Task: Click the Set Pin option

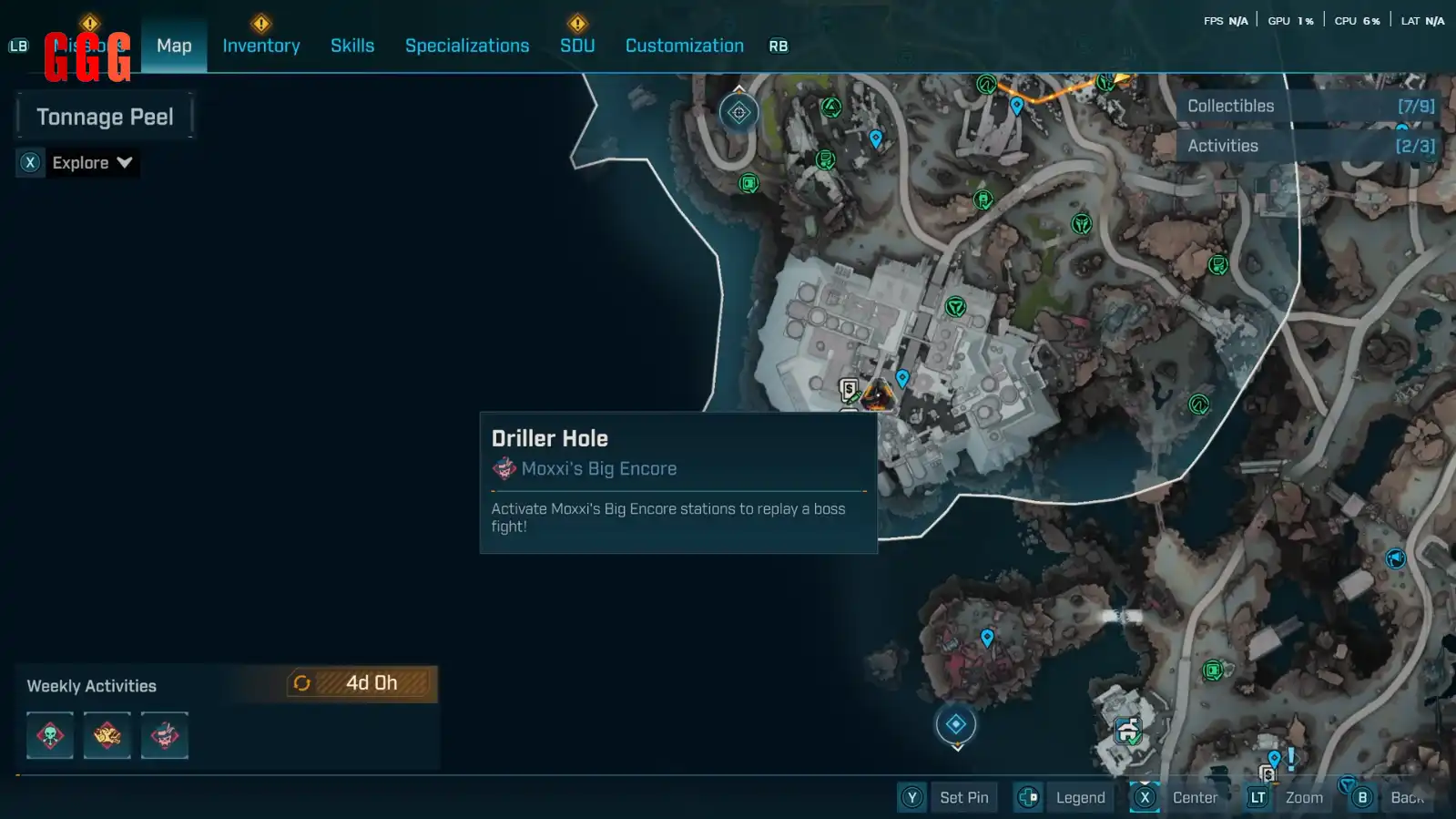Action: [x=947, y=798]
